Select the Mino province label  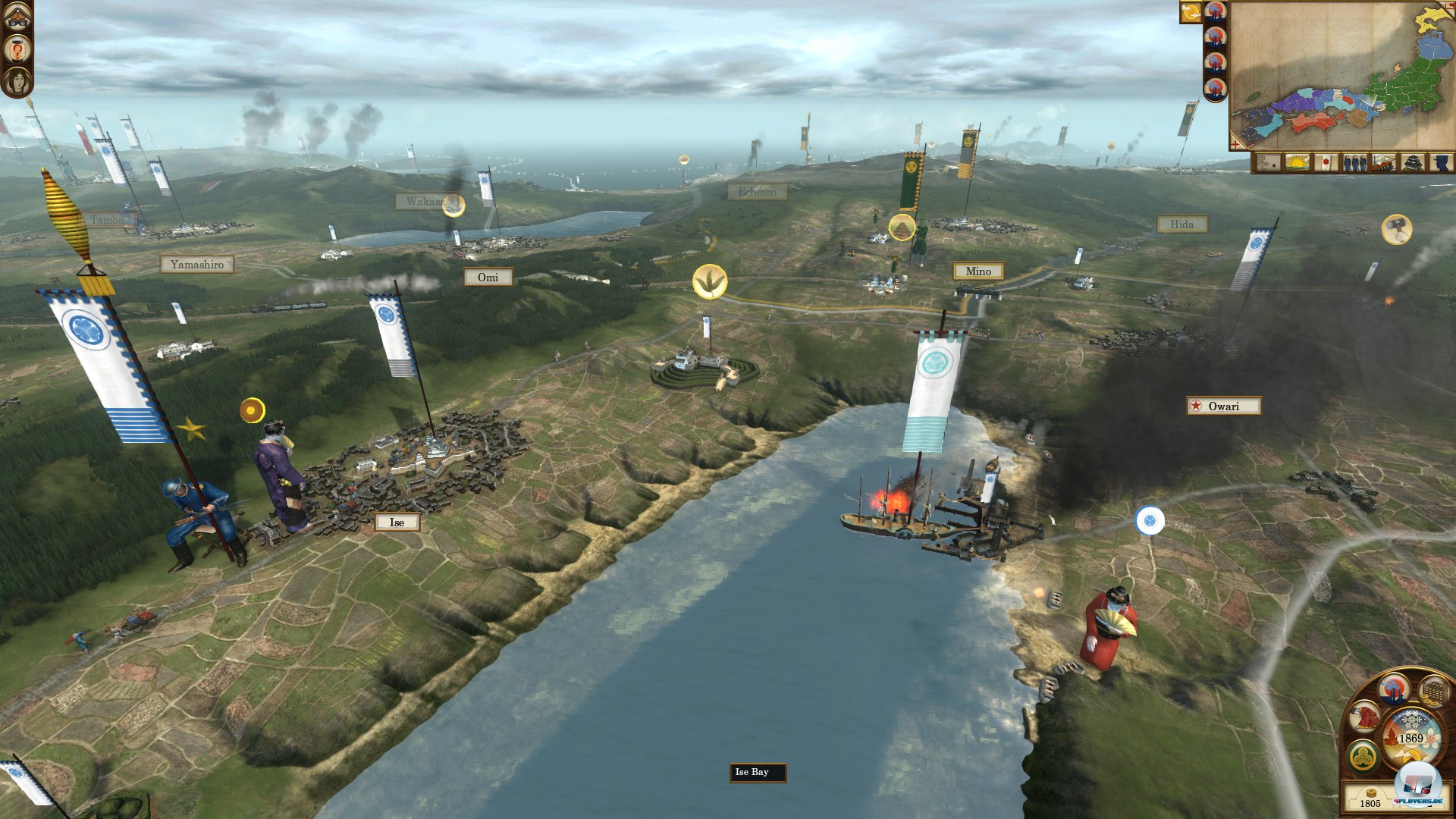[977, 271]
